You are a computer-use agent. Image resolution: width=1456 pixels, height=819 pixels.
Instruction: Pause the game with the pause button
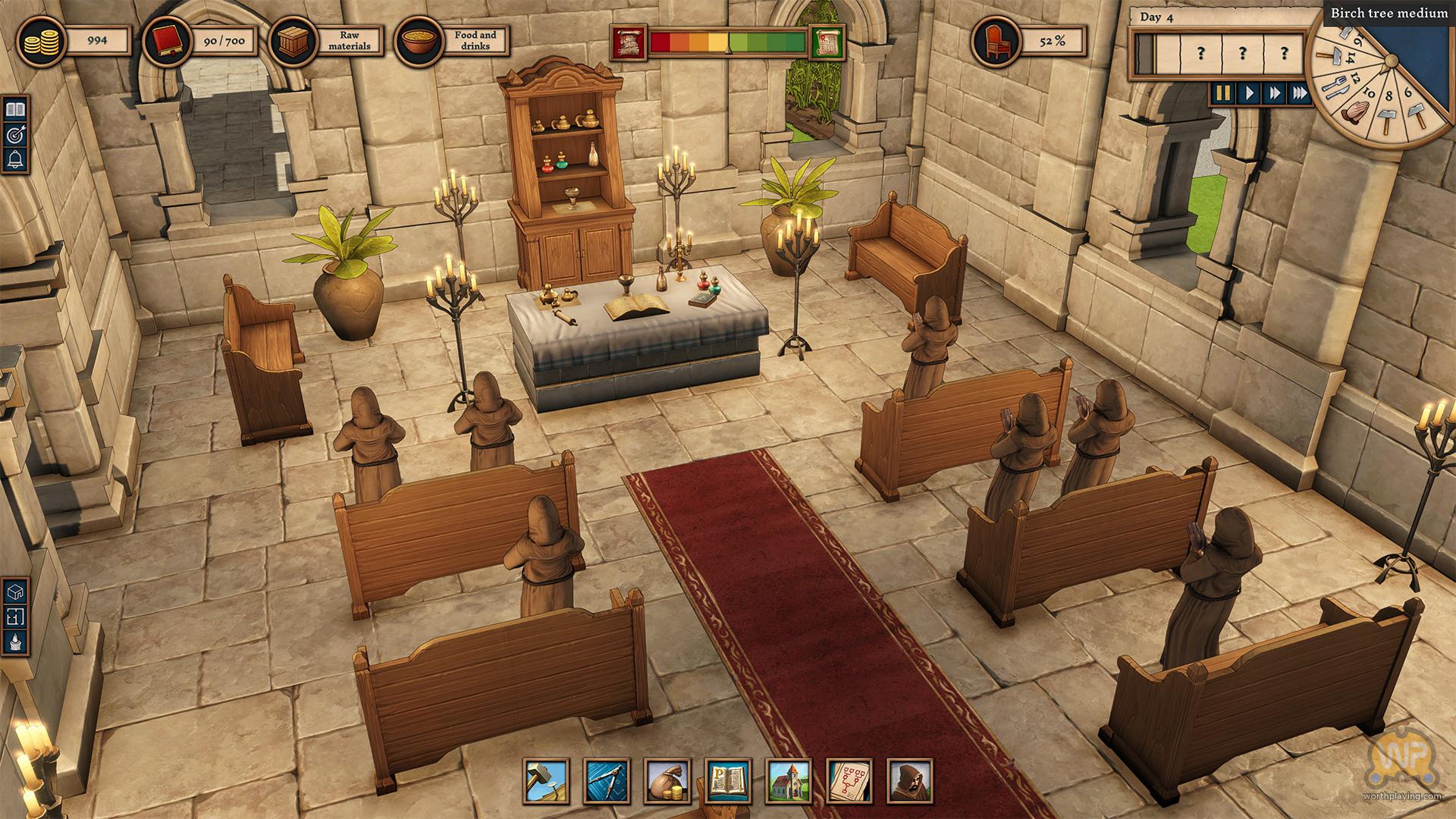1222,93
